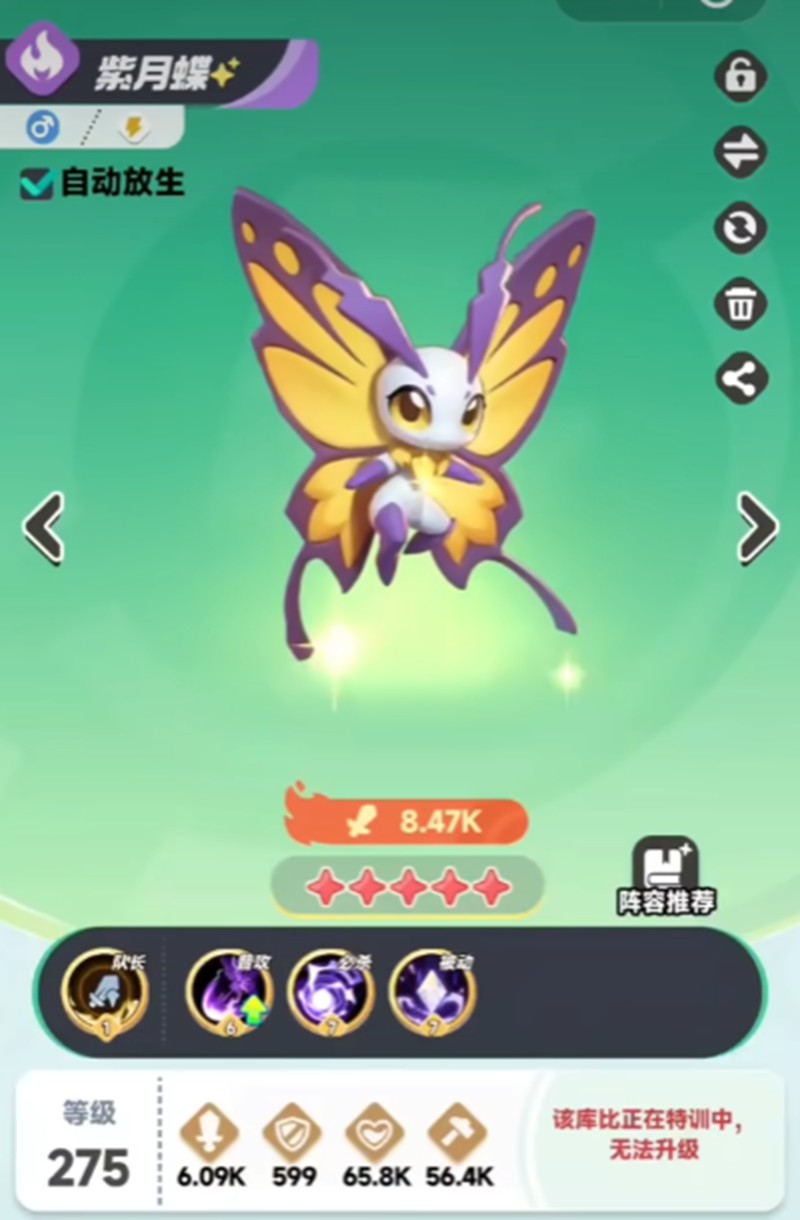Image resolution: width=800 pixels, height=1220 pixels.
Task: Open the share icon
Action: tap(741, 379)
